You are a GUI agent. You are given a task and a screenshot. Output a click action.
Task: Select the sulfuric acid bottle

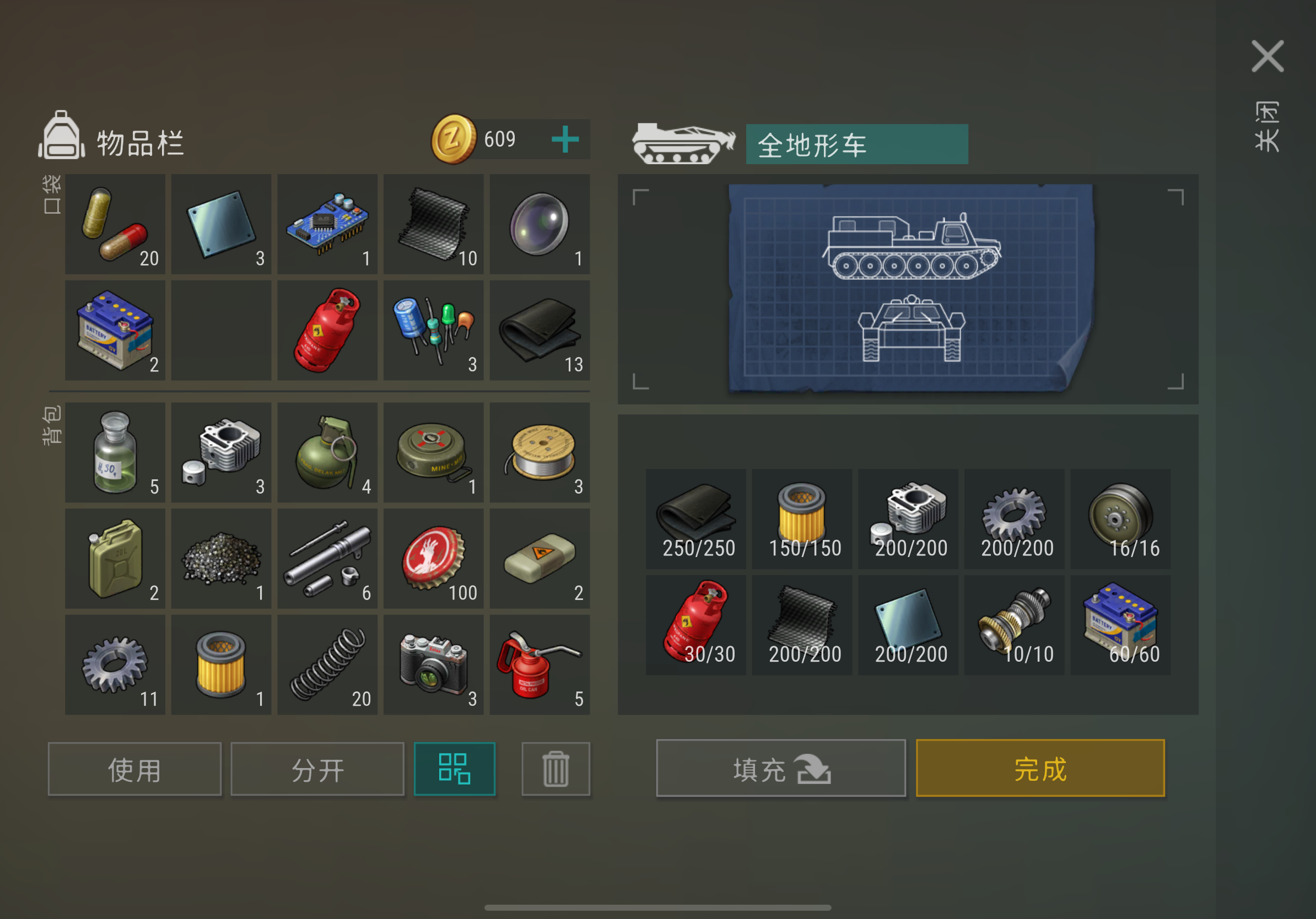pos(115,453)
